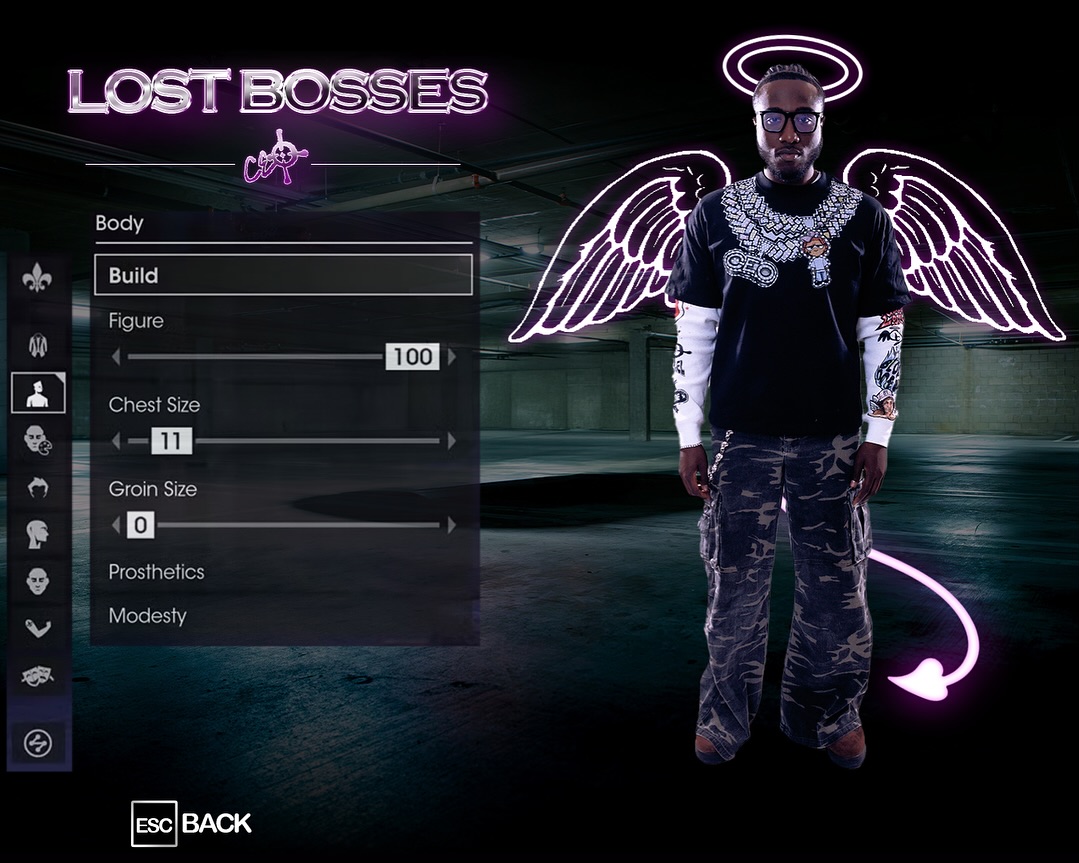1079x863 pixels.
Task: Click the Groin Size slider handle
Action: 141,525
